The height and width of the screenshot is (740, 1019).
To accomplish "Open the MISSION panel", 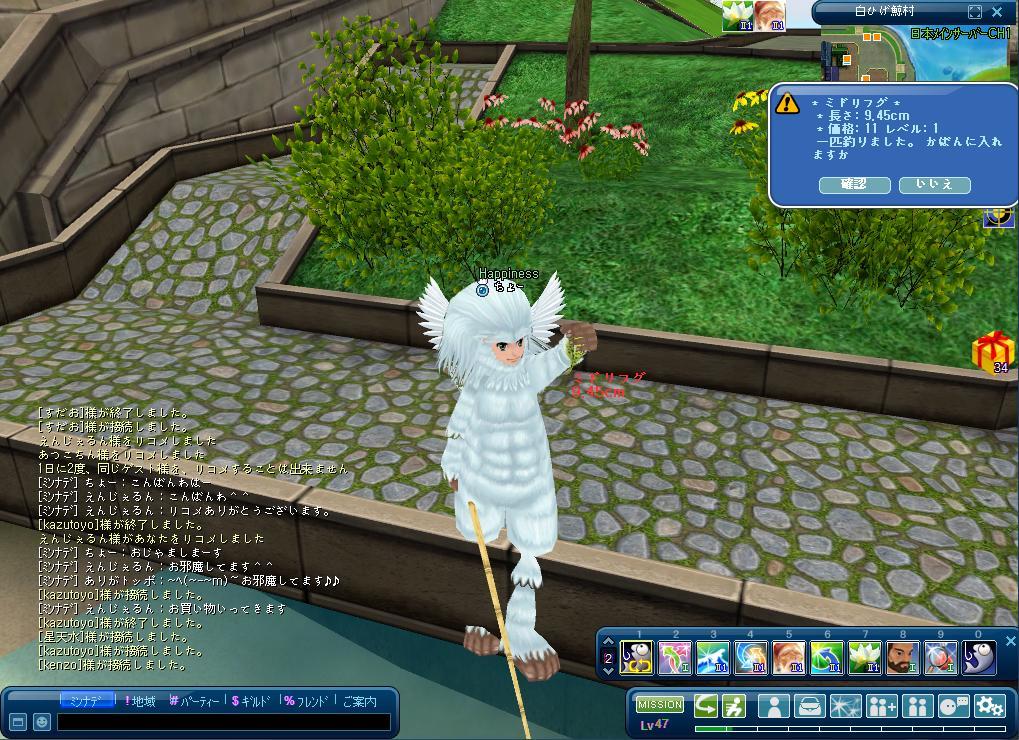I will [x=660, y=705].
